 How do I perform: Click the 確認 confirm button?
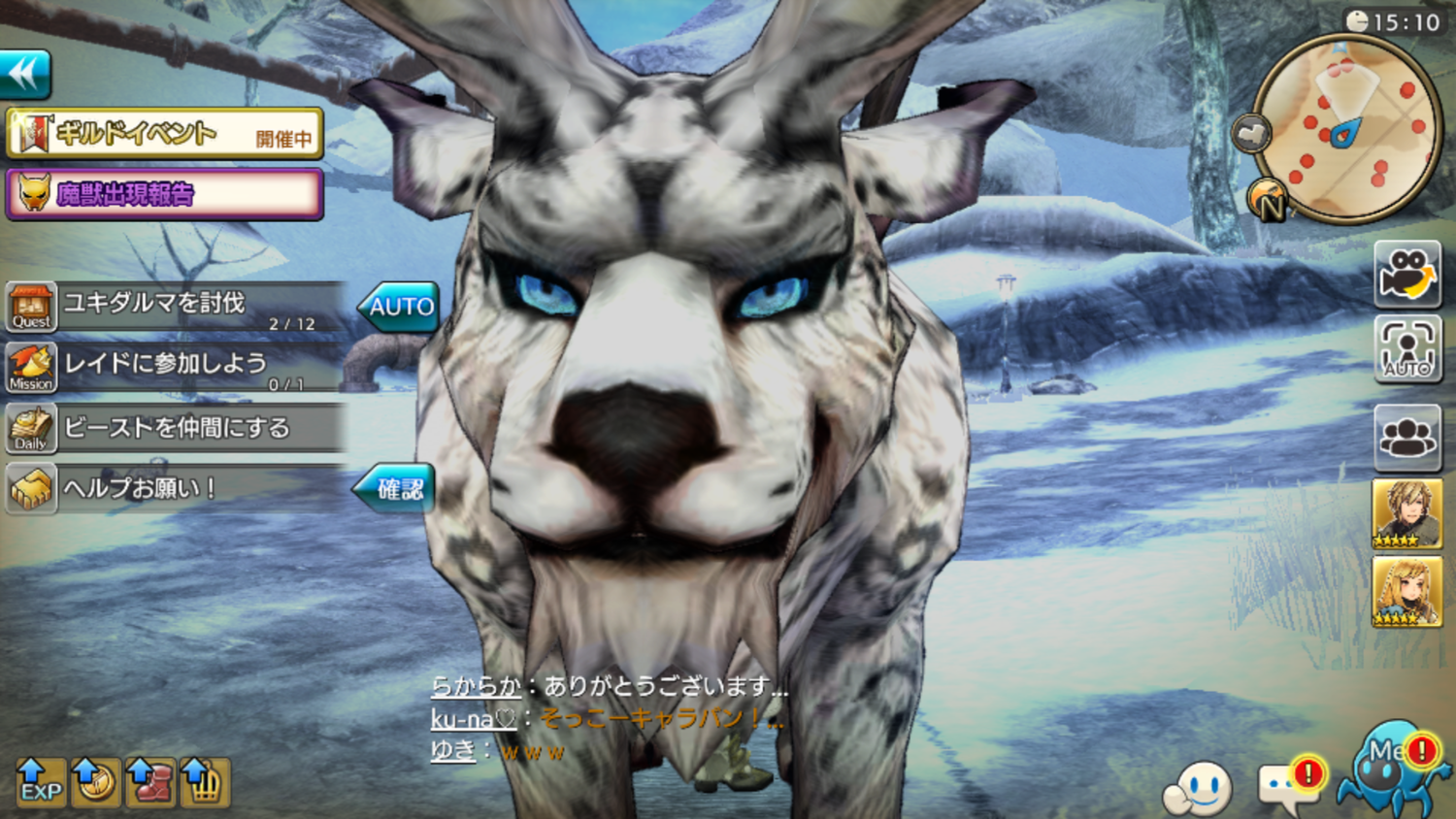click(x=396, y=488)
